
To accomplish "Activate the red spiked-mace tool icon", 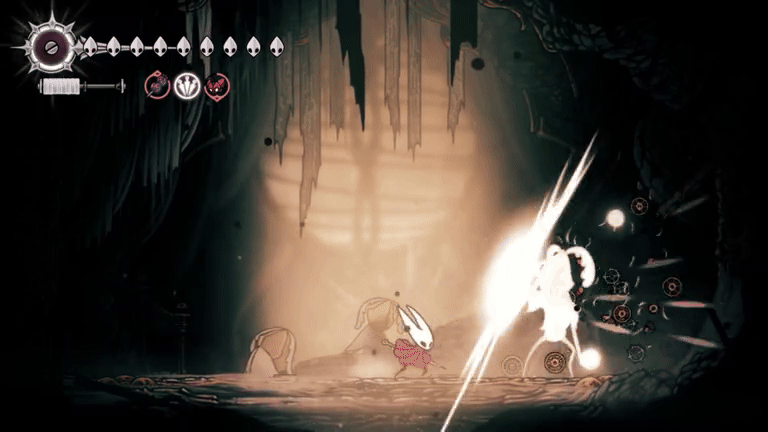I will 157,87.
